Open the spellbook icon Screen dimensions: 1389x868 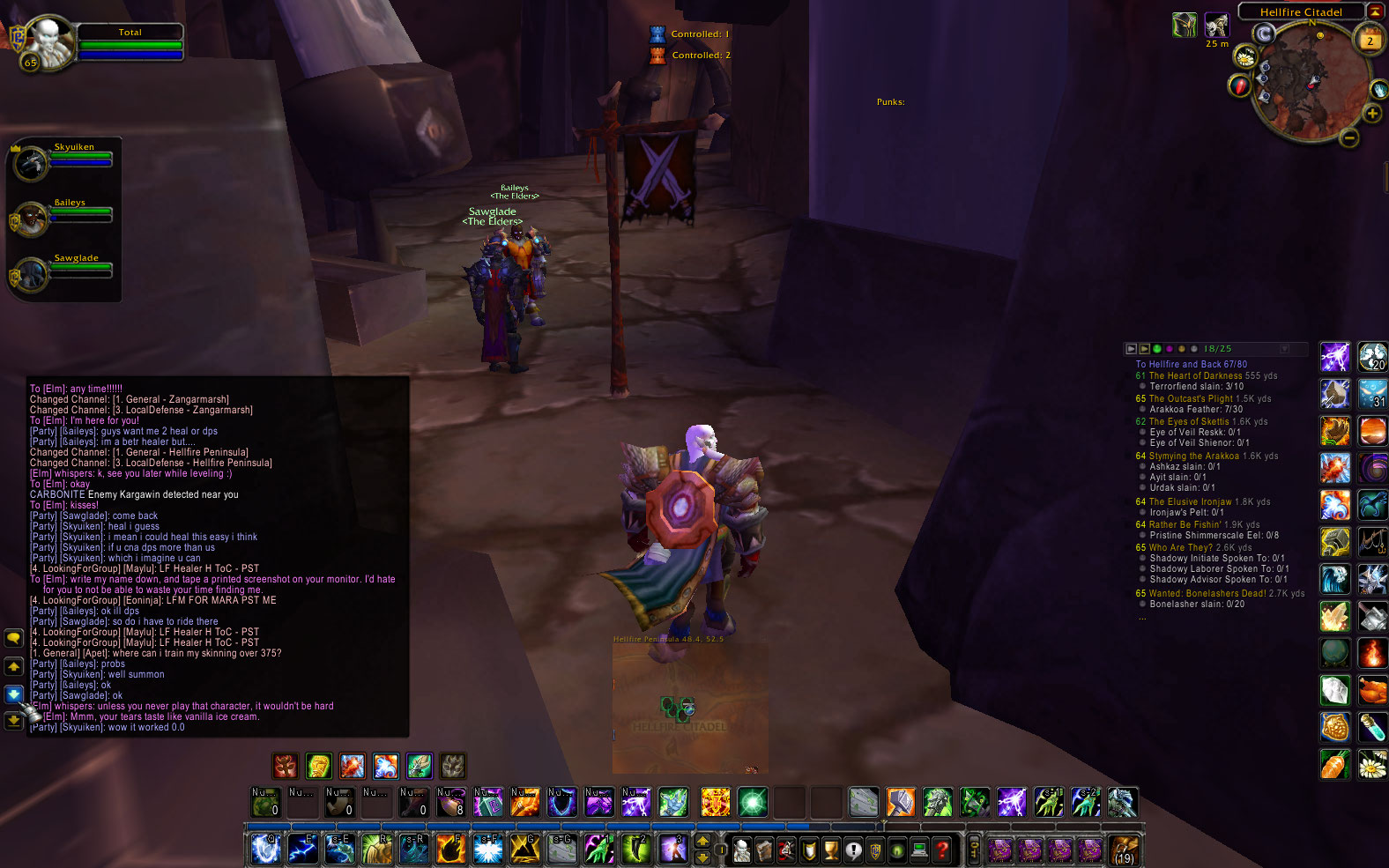(x=763, y=849)
